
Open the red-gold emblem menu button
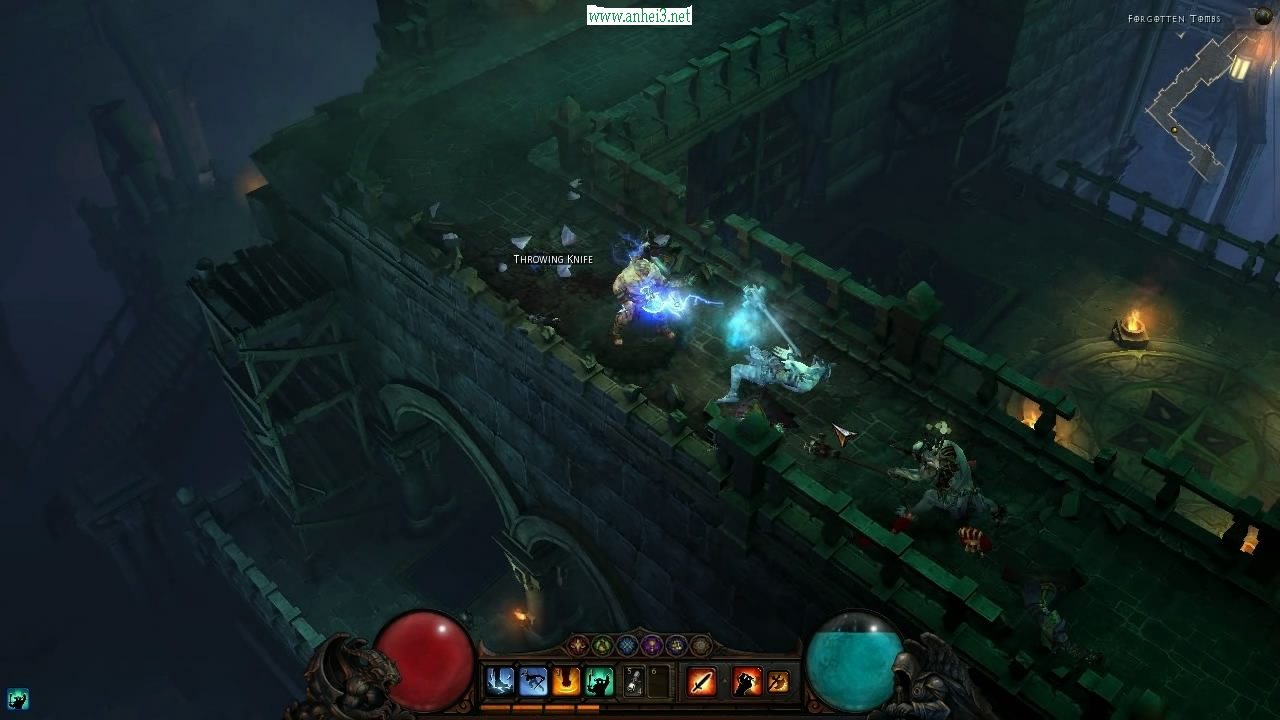pyautogui.click(x=578, y=646)
